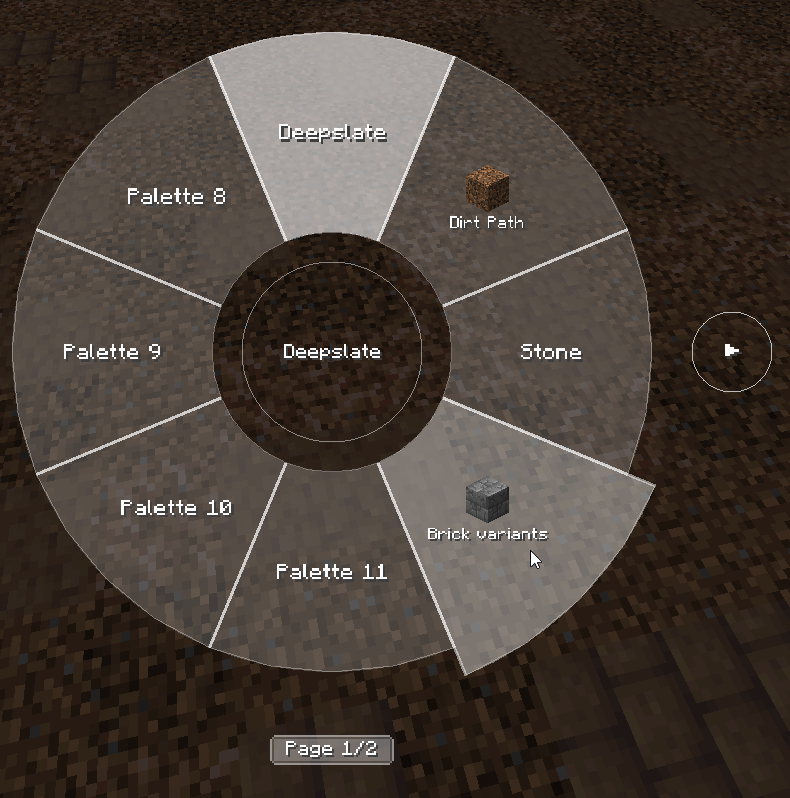The height and width of the screenshot is (798, 790).
Task: Choose the highlighted Deepslate outer ring segment
Action: coord(332,133)
